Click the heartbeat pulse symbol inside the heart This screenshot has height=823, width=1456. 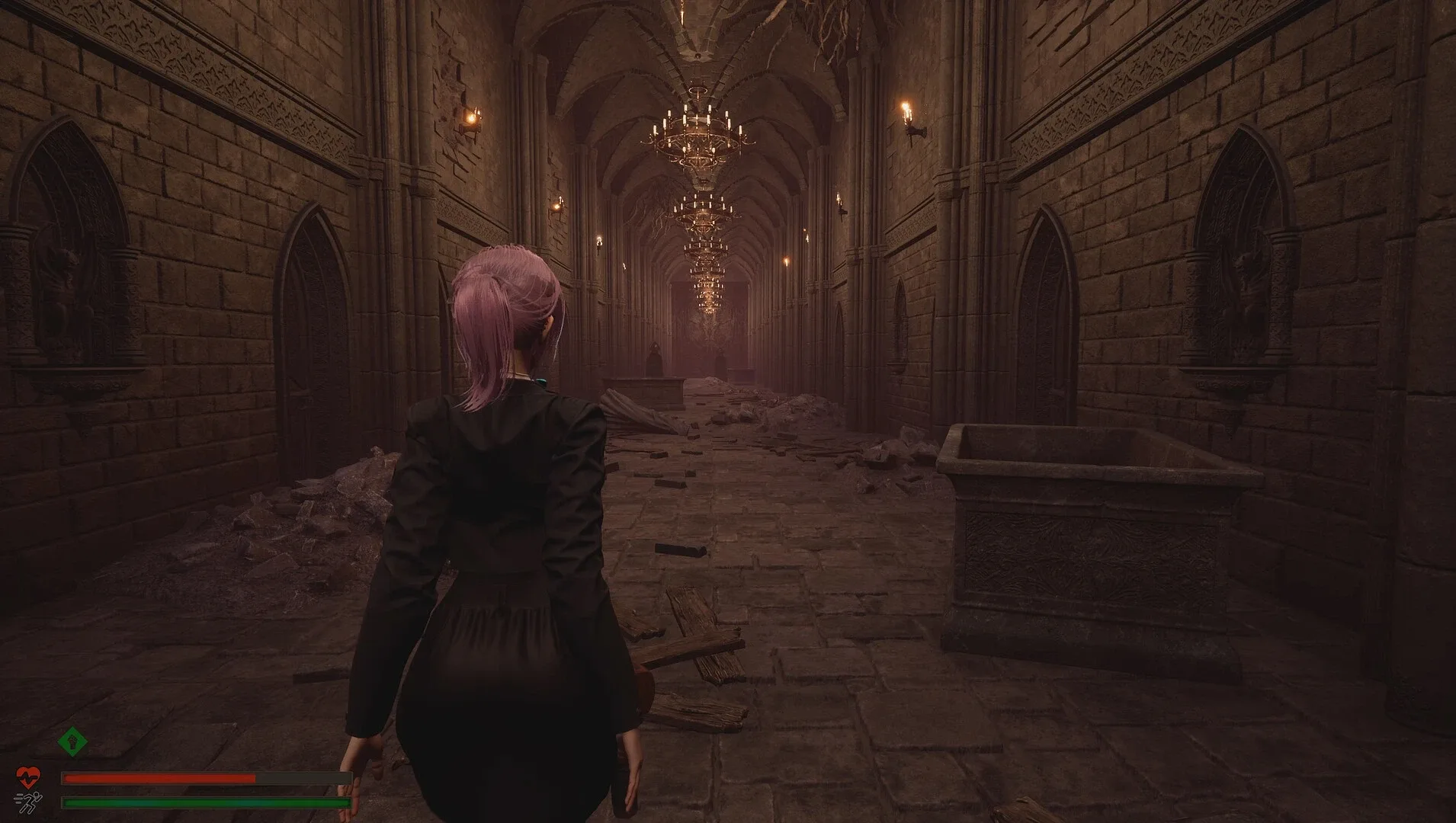[29, 778]
